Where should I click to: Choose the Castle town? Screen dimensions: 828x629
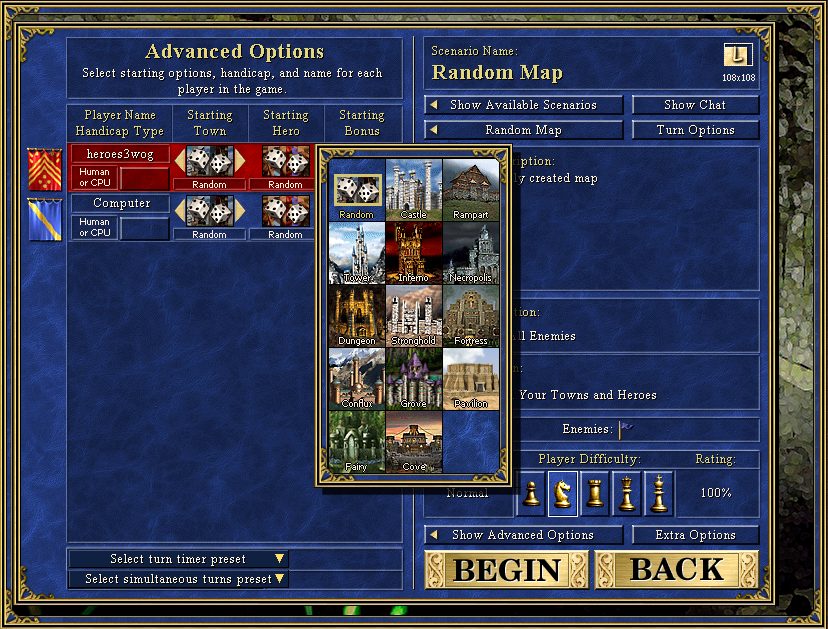pos(413,190)
